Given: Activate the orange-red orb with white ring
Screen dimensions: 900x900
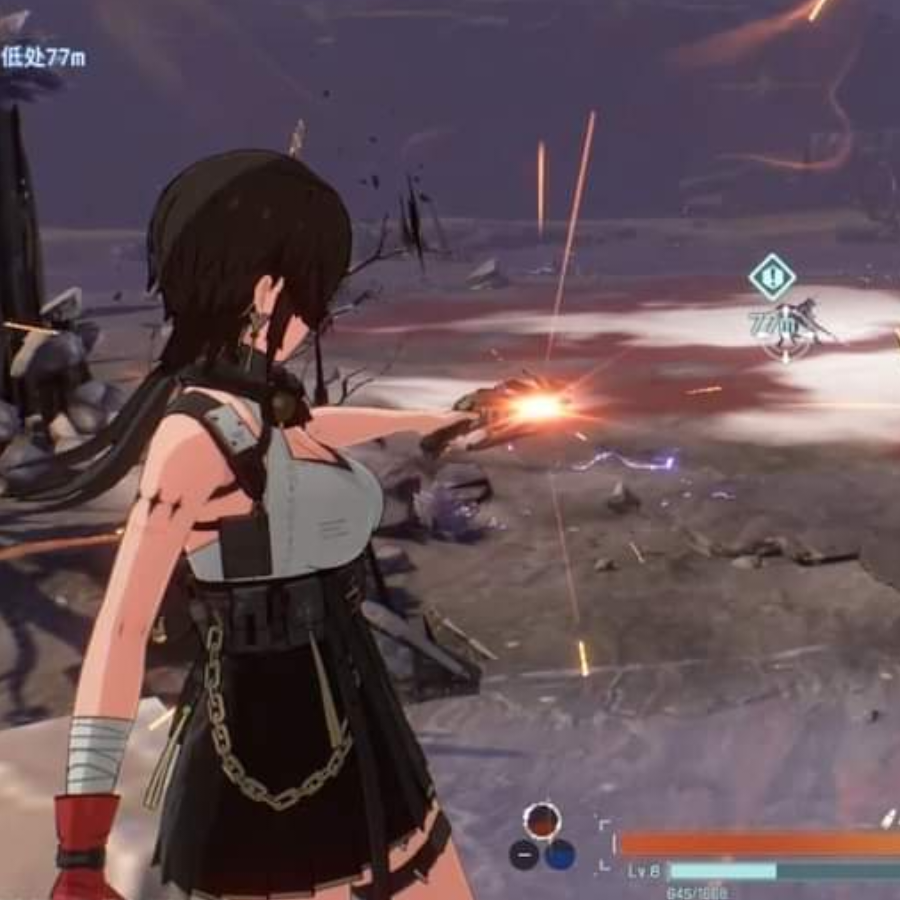Looking at the screenshot, I should (x=542, y=821).
